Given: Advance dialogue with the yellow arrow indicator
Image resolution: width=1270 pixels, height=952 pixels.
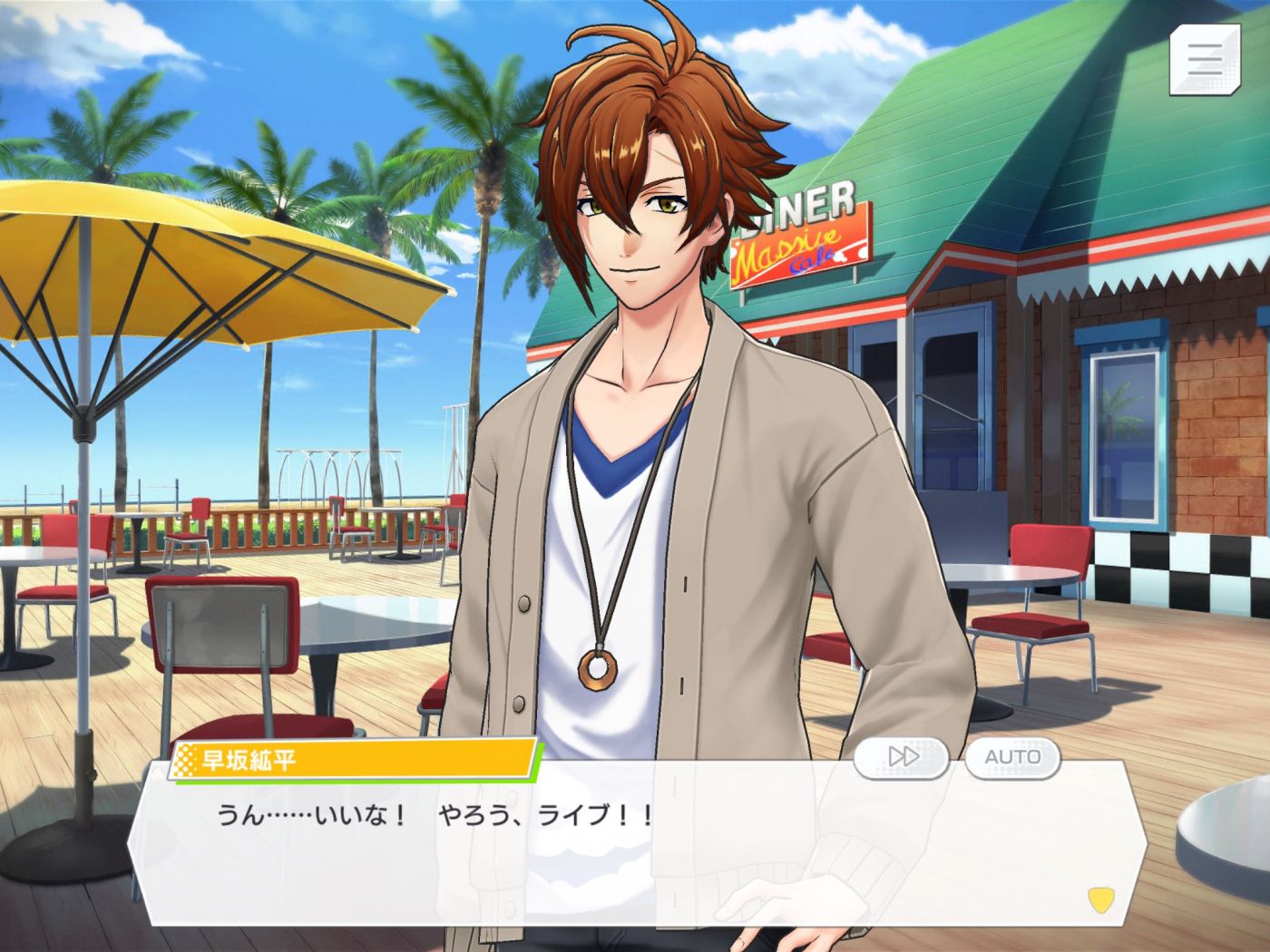Looking at the screenshot, I should point(1101,899).
